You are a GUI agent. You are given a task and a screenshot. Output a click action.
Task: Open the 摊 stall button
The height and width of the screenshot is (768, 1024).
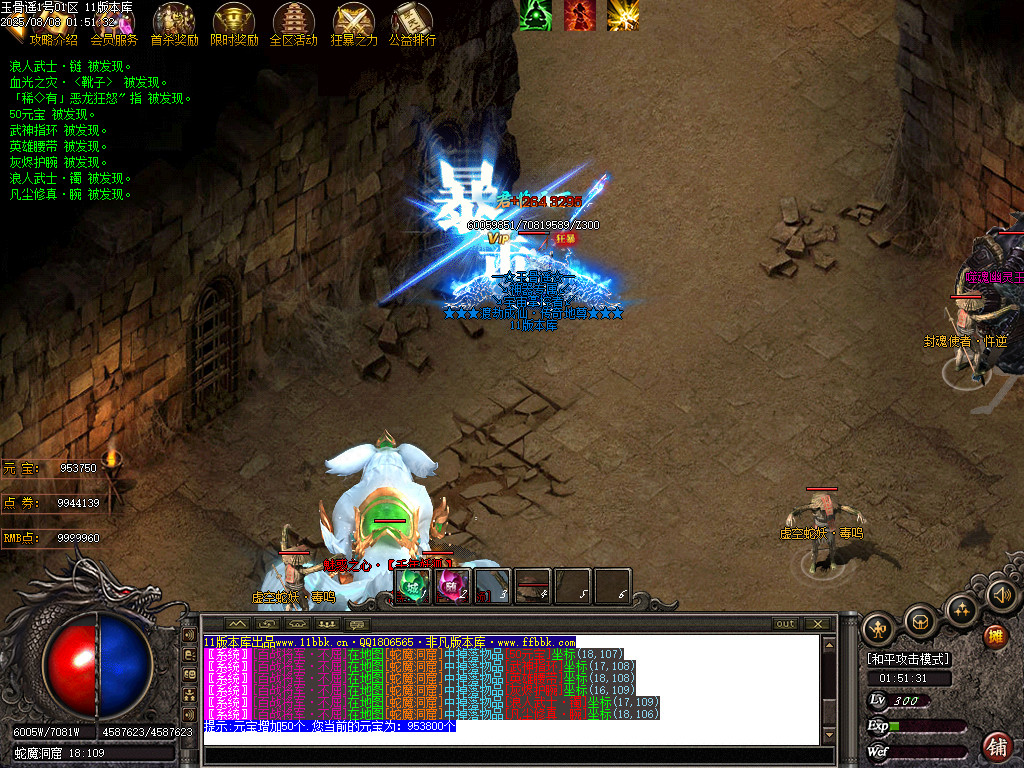pyautogui.click(x=995, y=636)
